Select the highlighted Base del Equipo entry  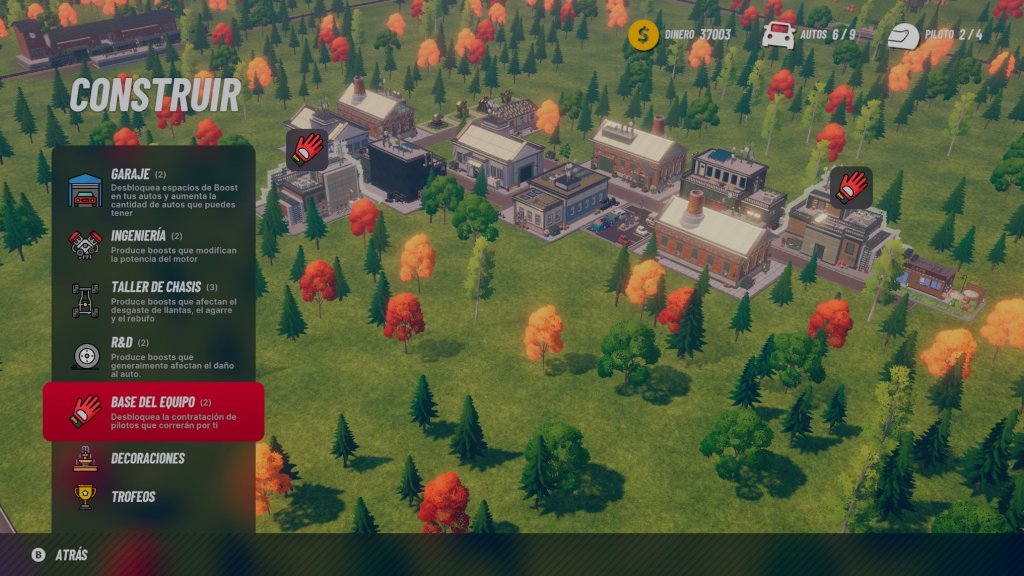click(x=153, y=411)
